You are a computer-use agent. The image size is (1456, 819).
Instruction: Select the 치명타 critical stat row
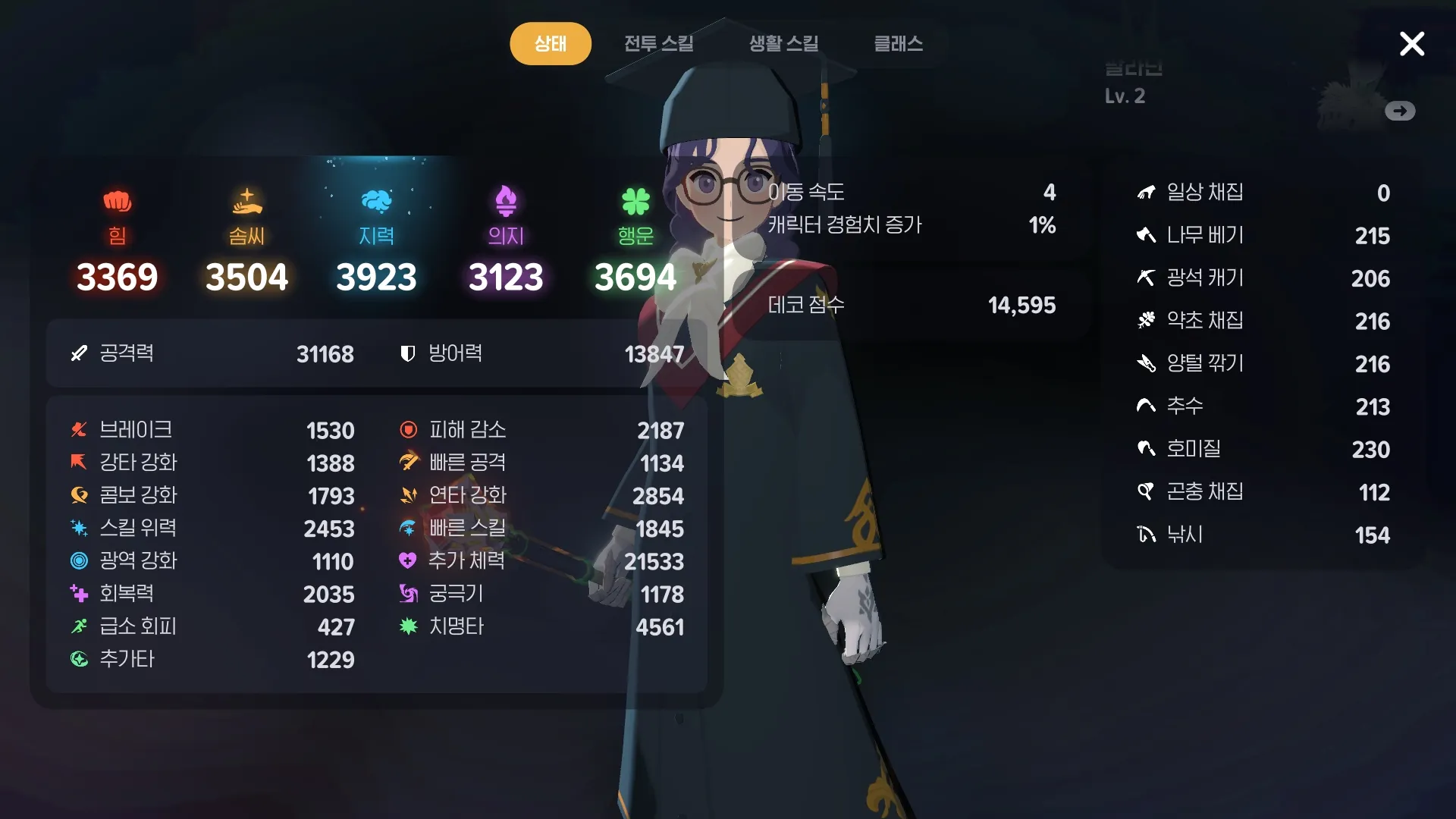click(541, 626)
